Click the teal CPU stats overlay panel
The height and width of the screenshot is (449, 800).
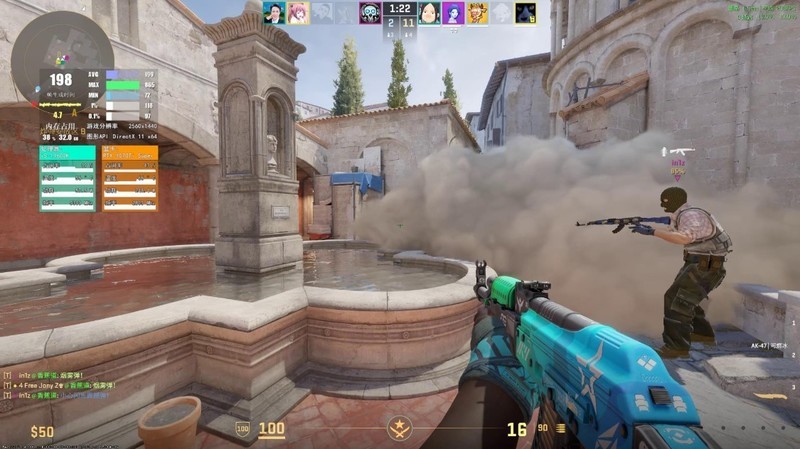click(x=67, y=178)
